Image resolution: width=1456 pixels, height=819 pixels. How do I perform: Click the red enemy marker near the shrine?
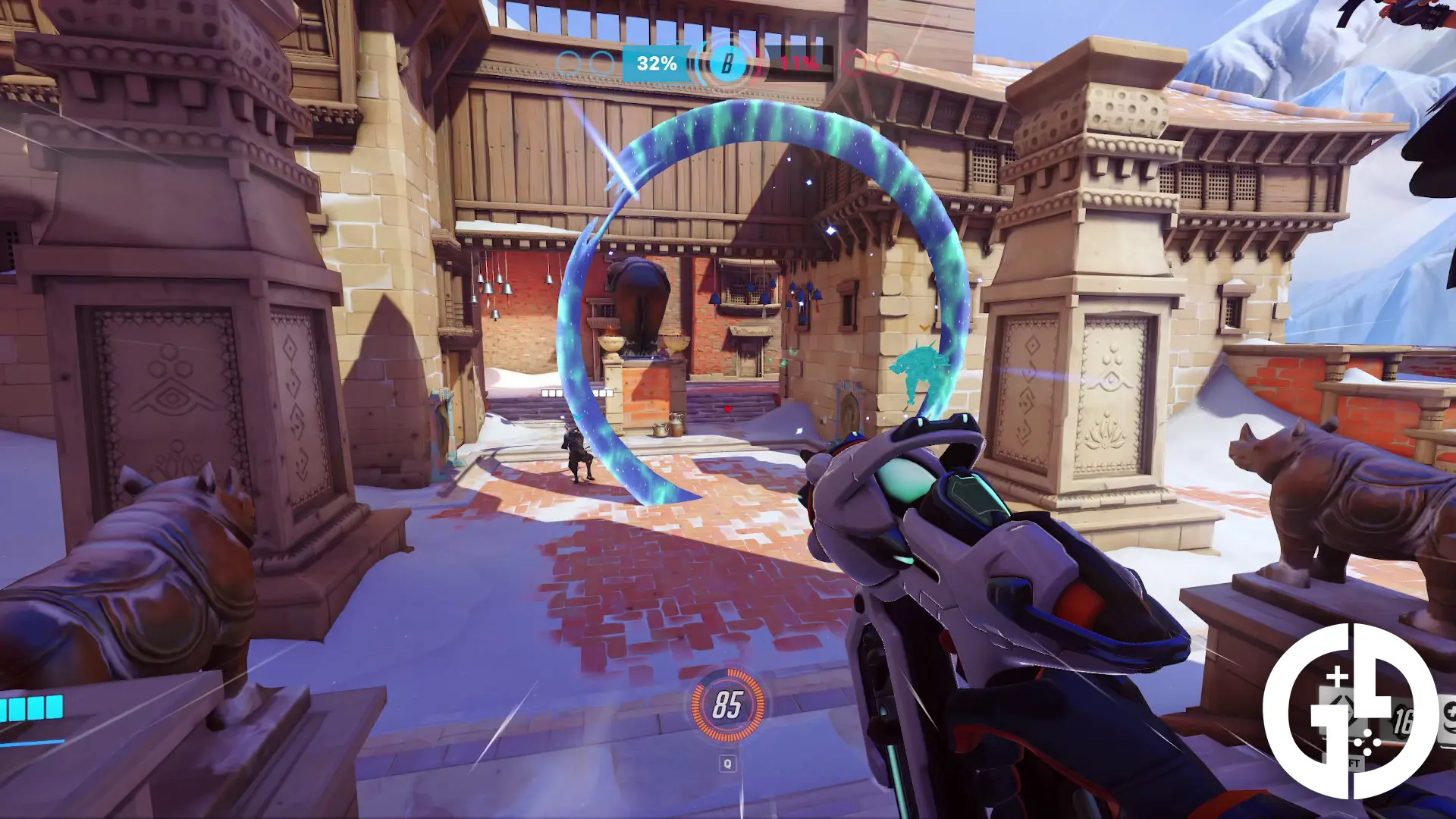(728, 408)
